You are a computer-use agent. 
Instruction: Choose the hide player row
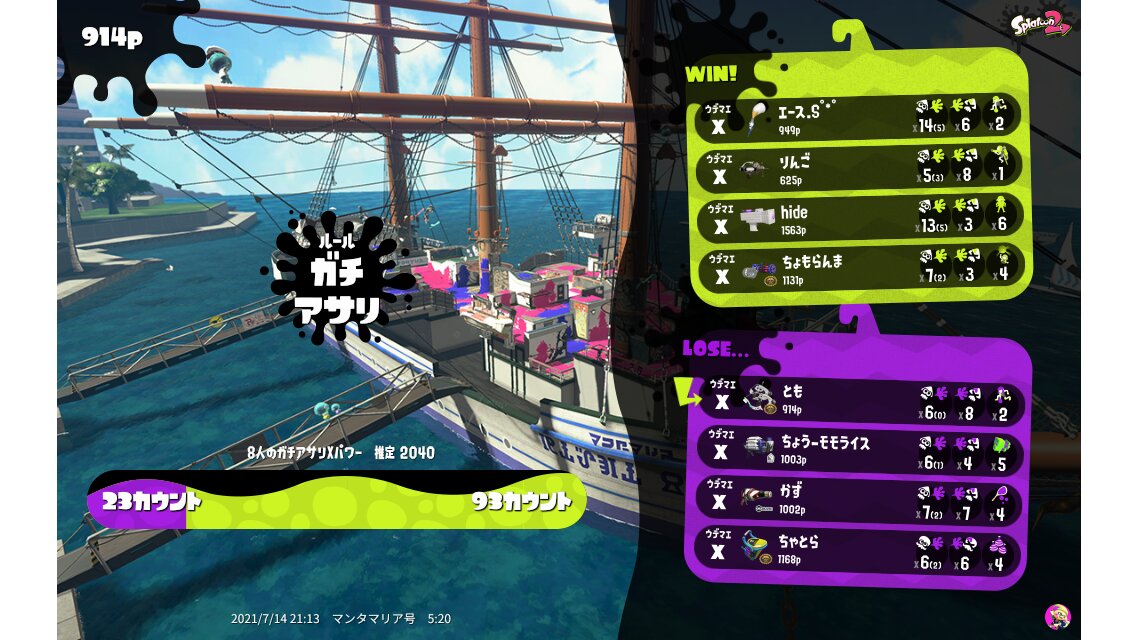click(858, 219)
